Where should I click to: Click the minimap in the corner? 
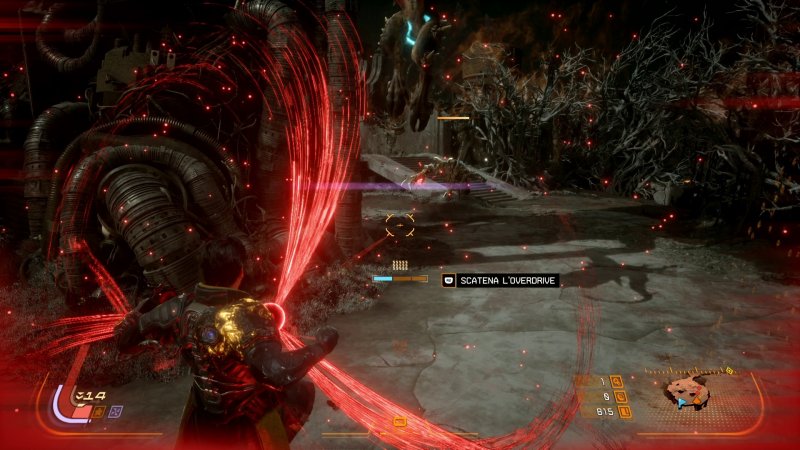[x=690, y=393]
